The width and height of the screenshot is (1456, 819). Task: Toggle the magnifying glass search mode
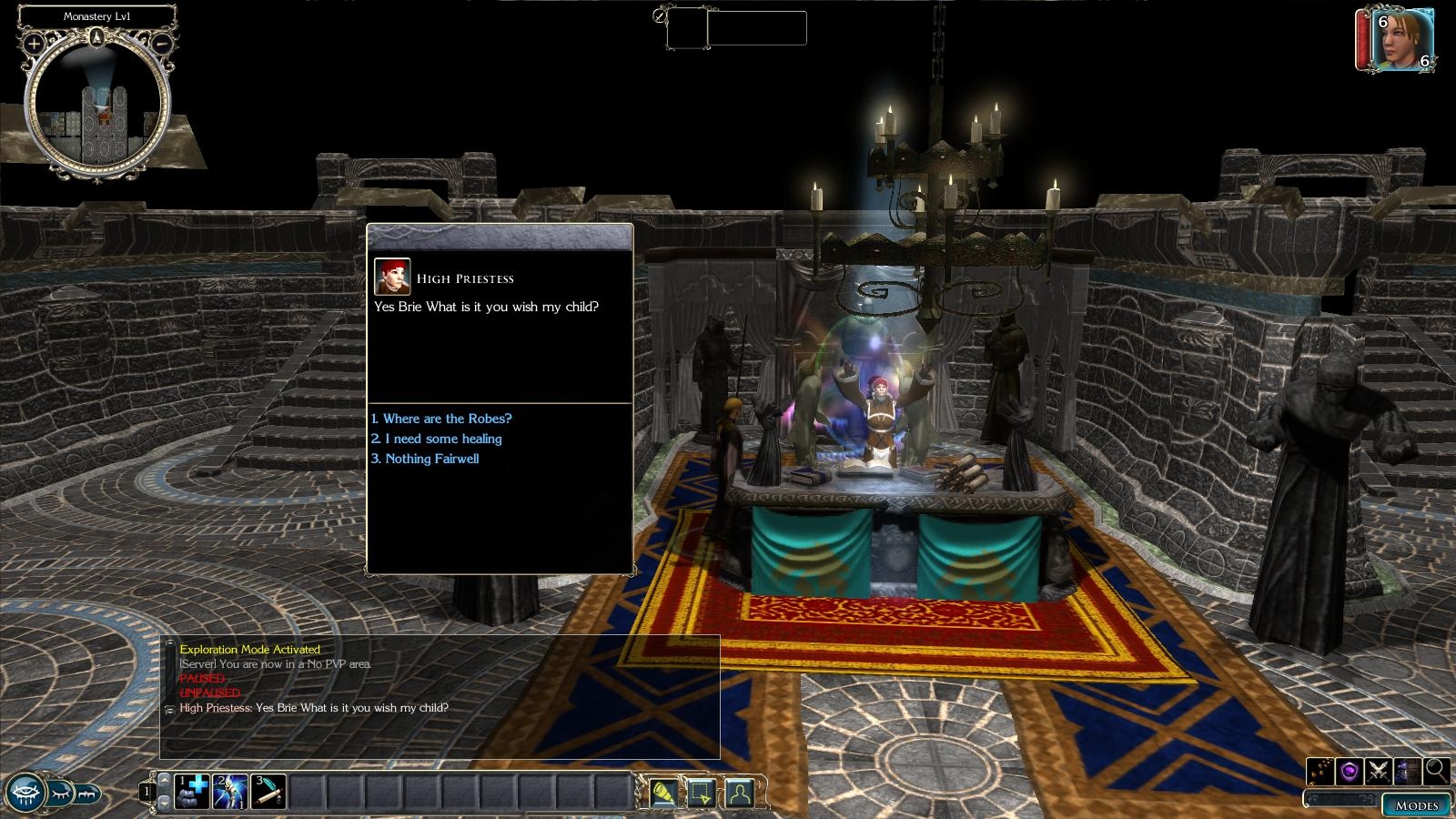(x=1437, y=771)
